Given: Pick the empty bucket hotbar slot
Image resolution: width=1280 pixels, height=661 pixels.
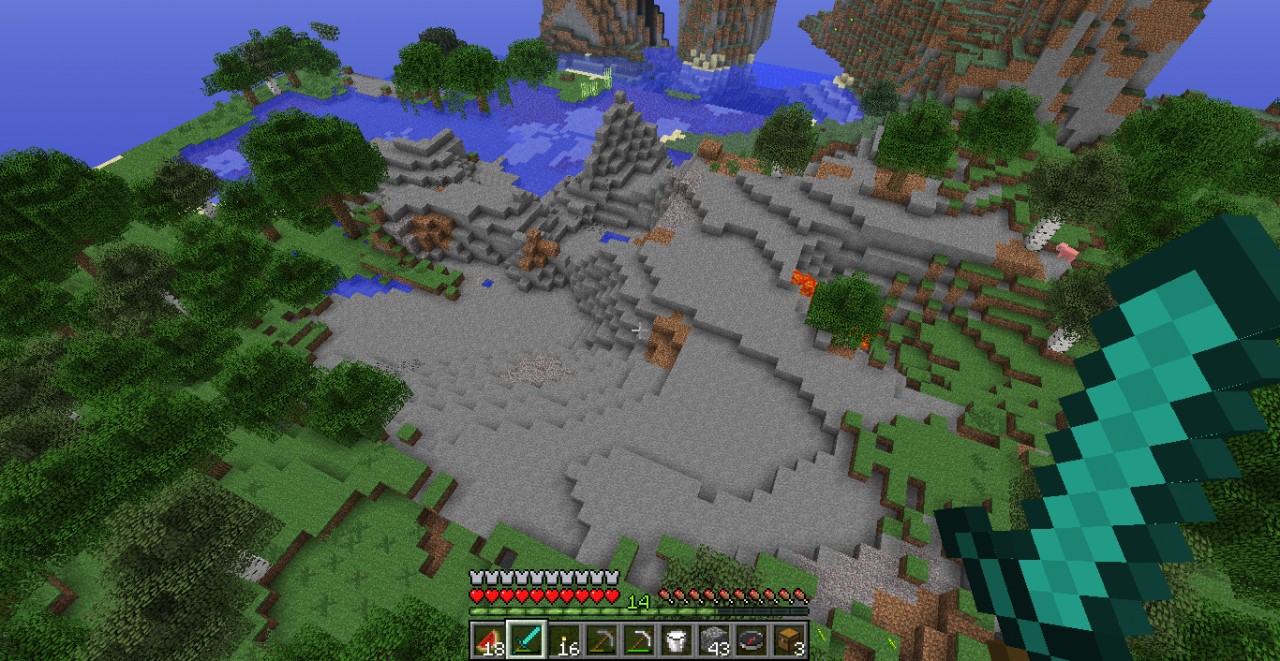Looking at the screenshot, I should tap(678, 640).
